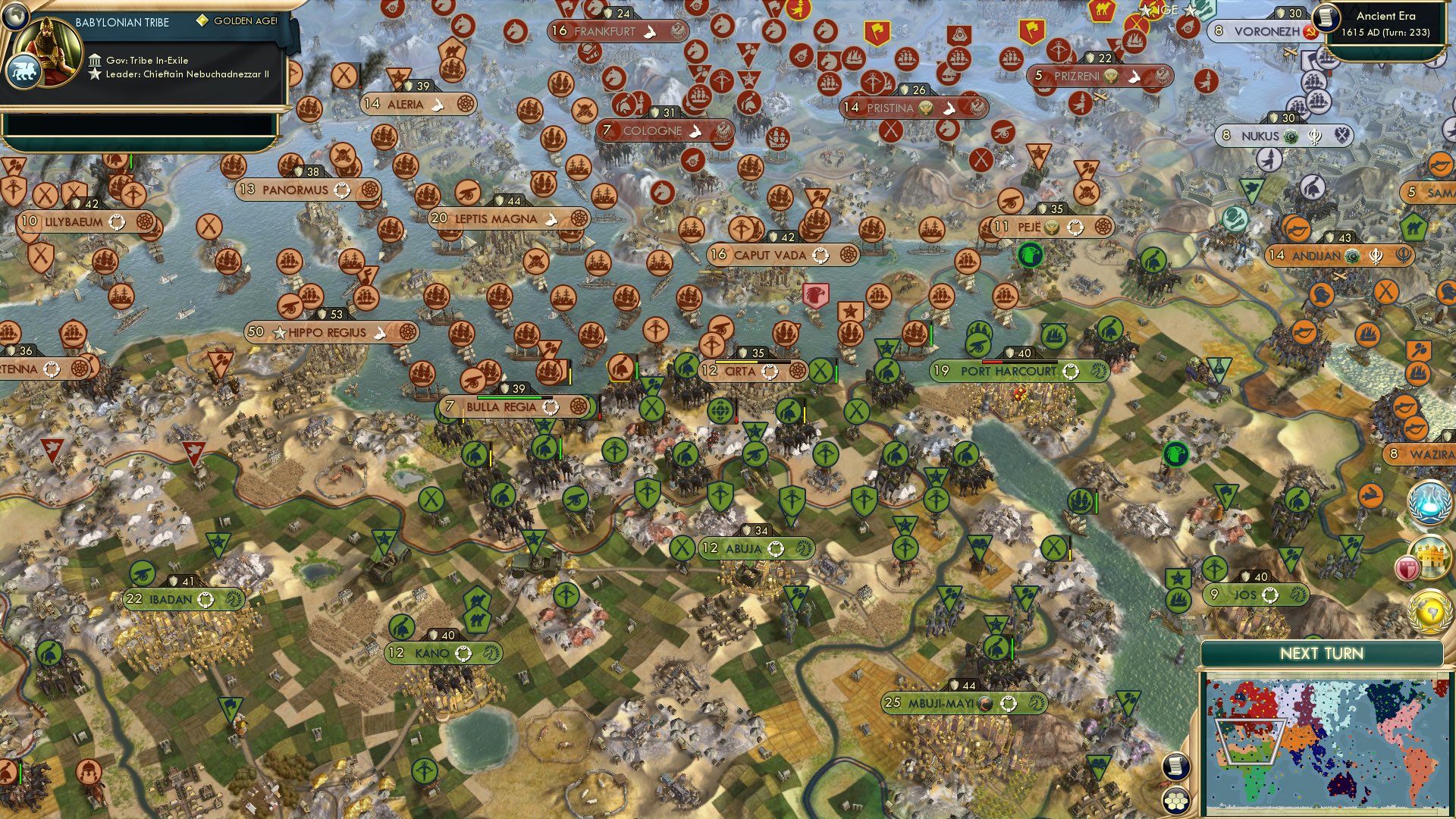1456x819 pixels.
Task: Click the hexagon notification icon at bottom right
Action: pos(1176,802)
